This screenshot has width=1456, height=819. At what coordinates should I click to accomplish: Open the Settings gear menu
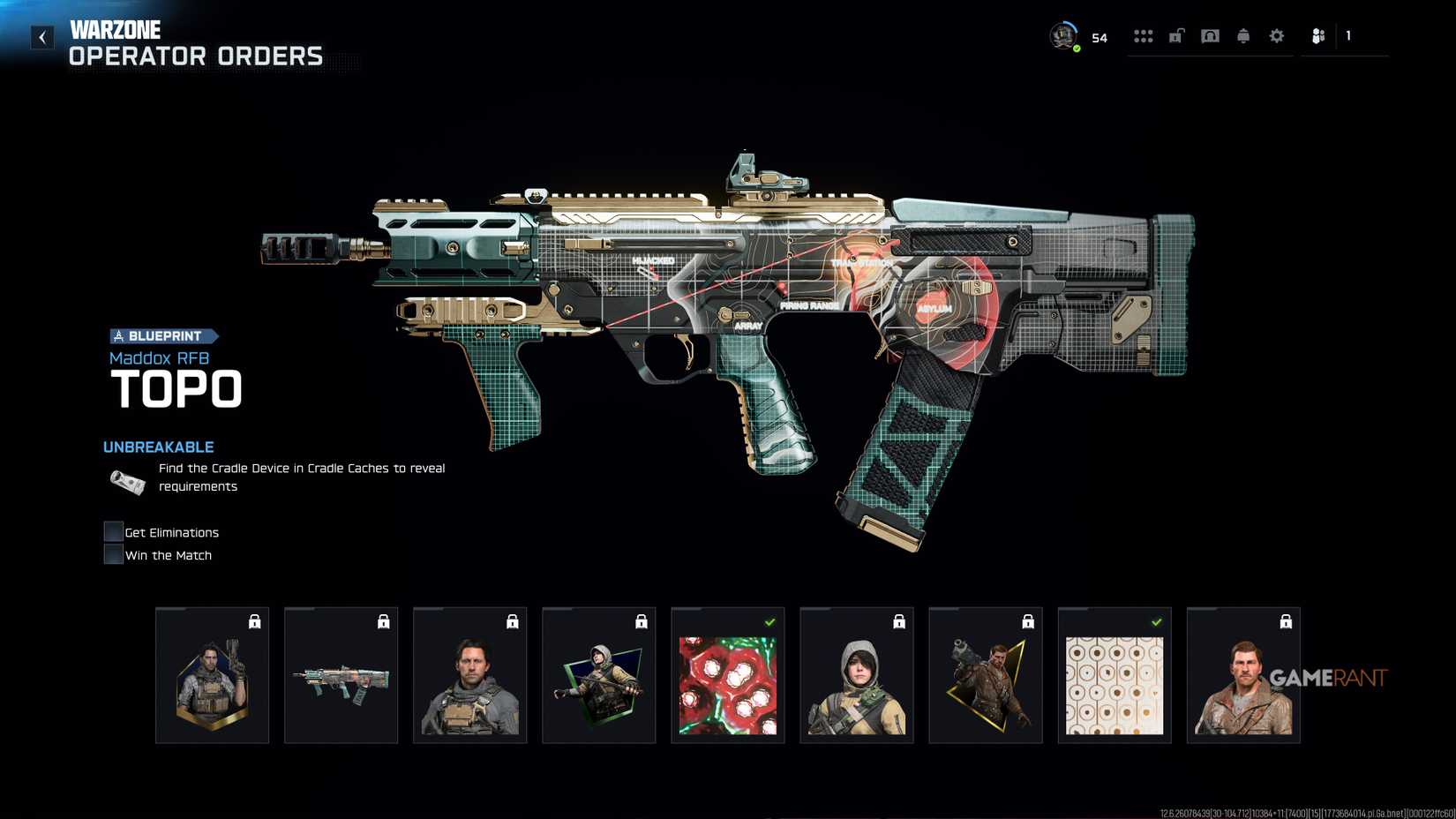pos(1277,35)
